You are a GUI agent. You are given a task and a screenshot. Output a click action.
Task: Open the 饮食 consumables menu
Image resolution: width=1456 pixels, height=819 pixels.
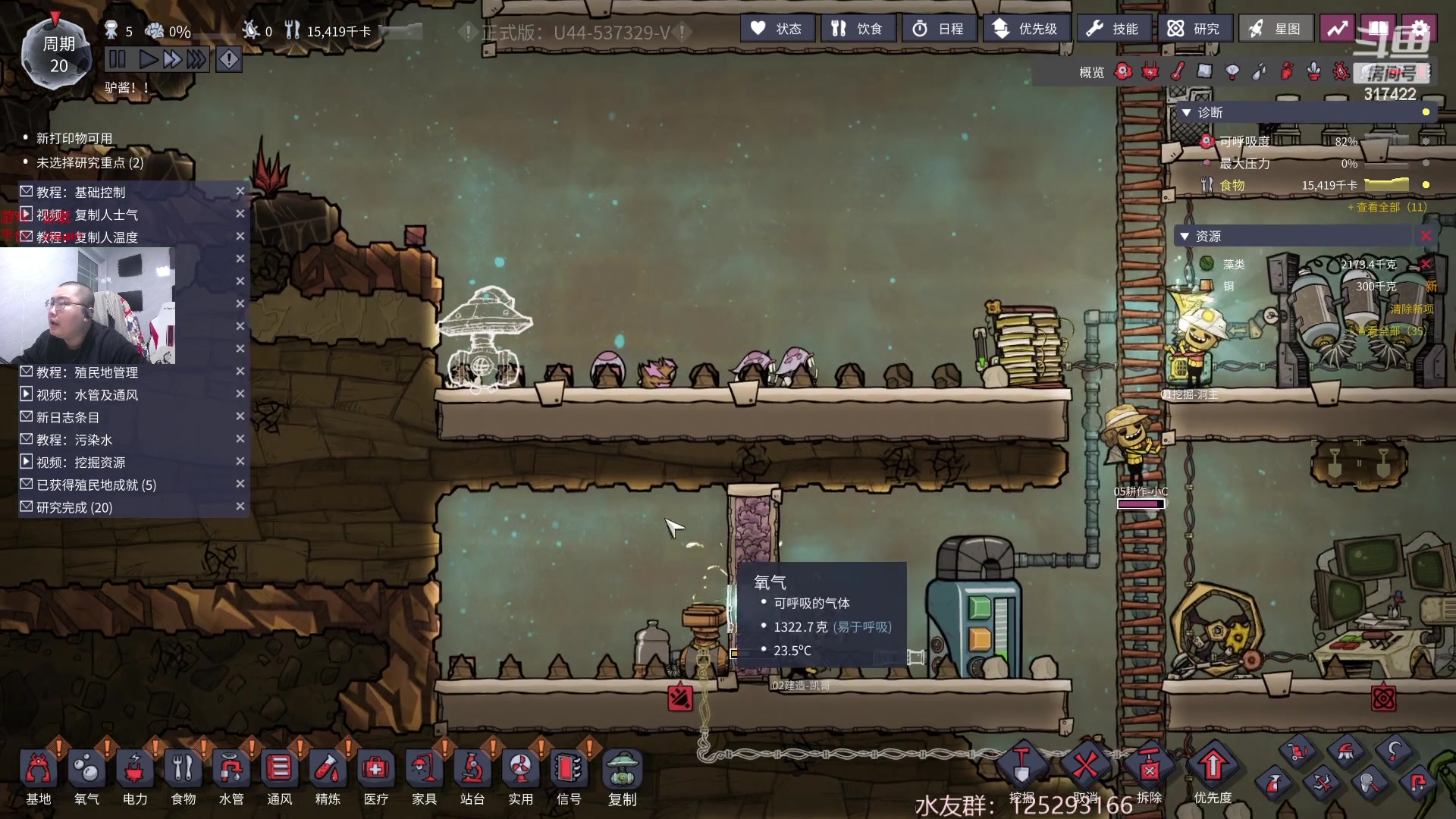(857, 29)
